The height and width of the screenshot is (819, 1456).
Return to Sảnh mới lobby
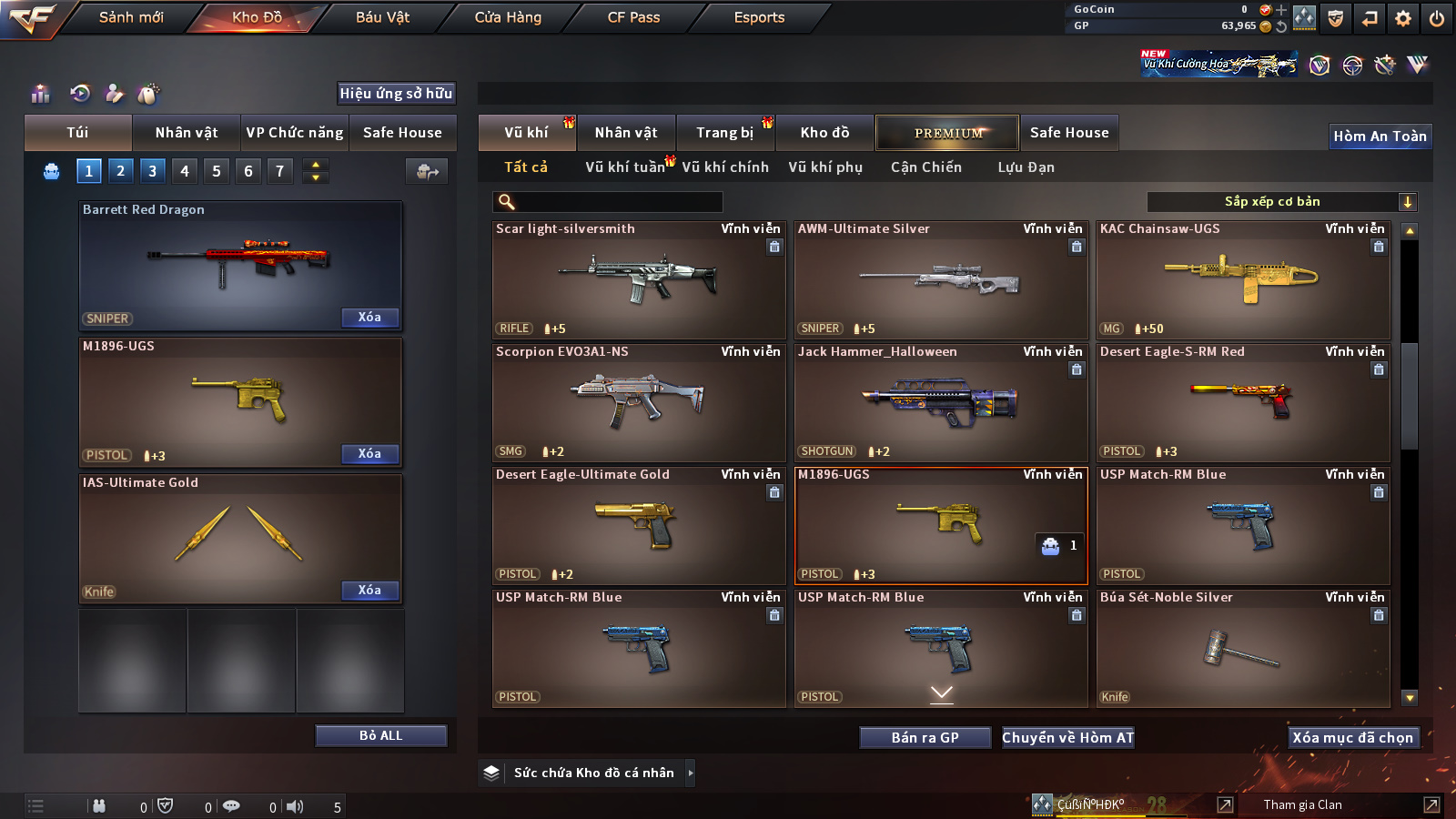pos(131,17)
